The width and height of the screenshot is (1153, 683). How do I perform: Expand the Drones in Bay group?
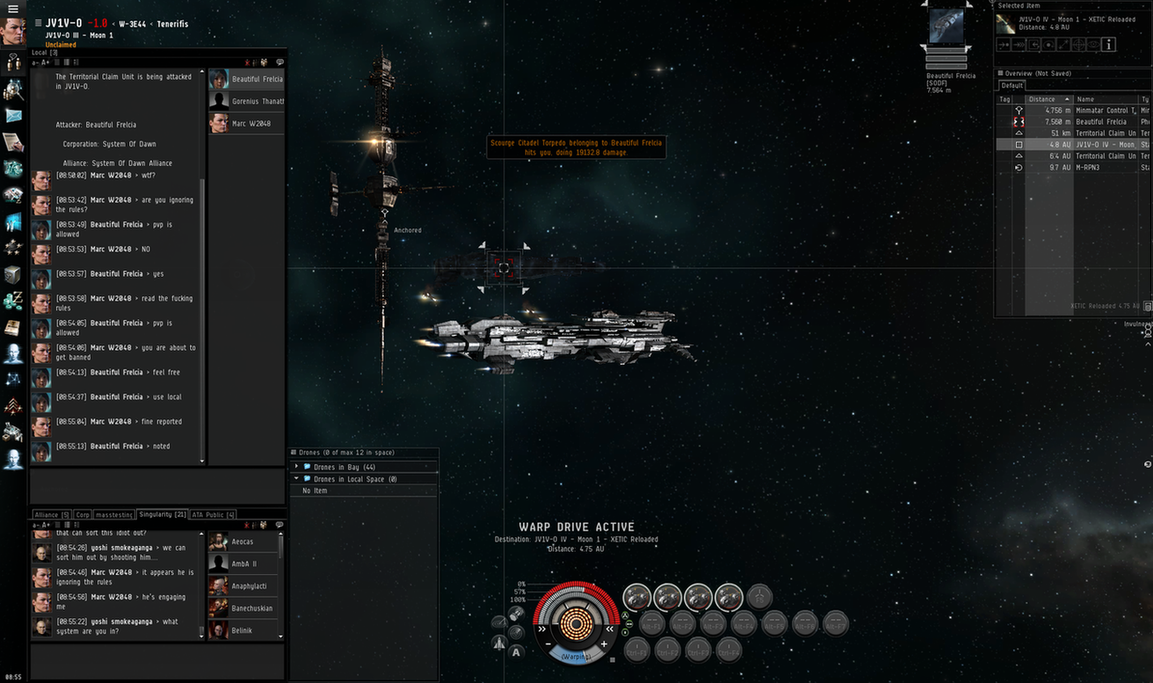point(297,467)
